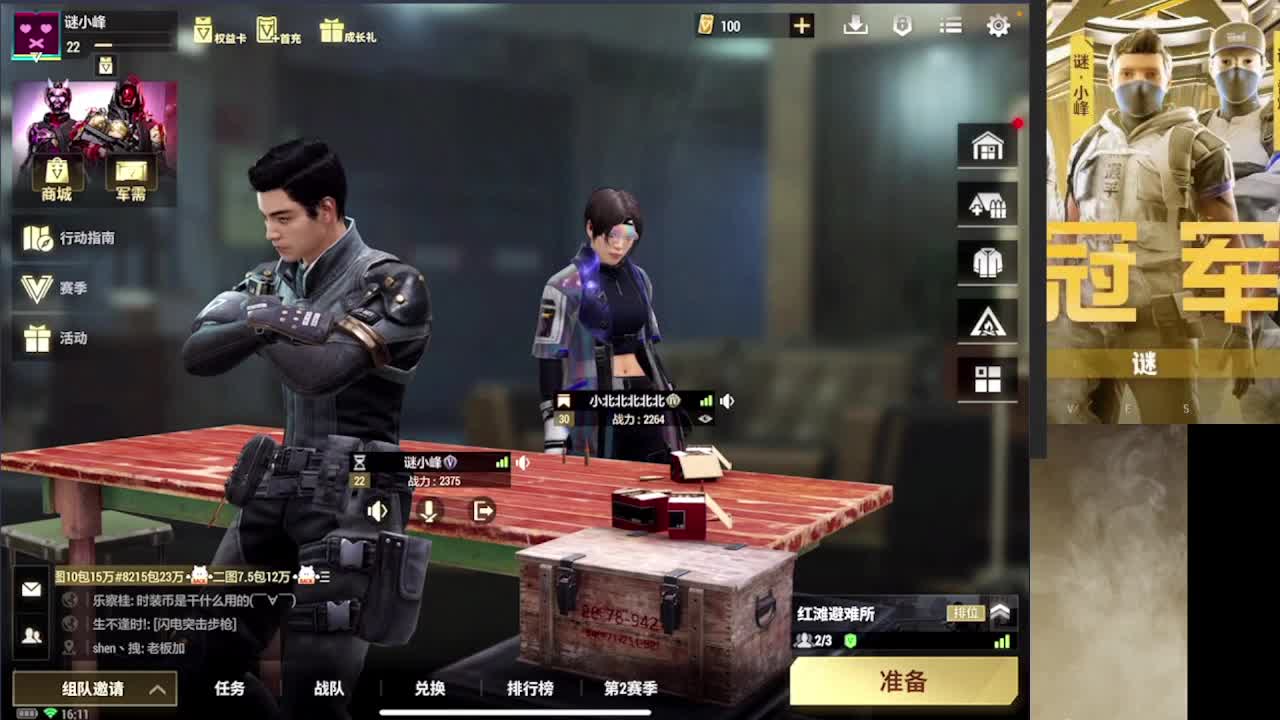1280x720 pixels.
Task: Open the game settings gear
Action: [x=997, y=25]
